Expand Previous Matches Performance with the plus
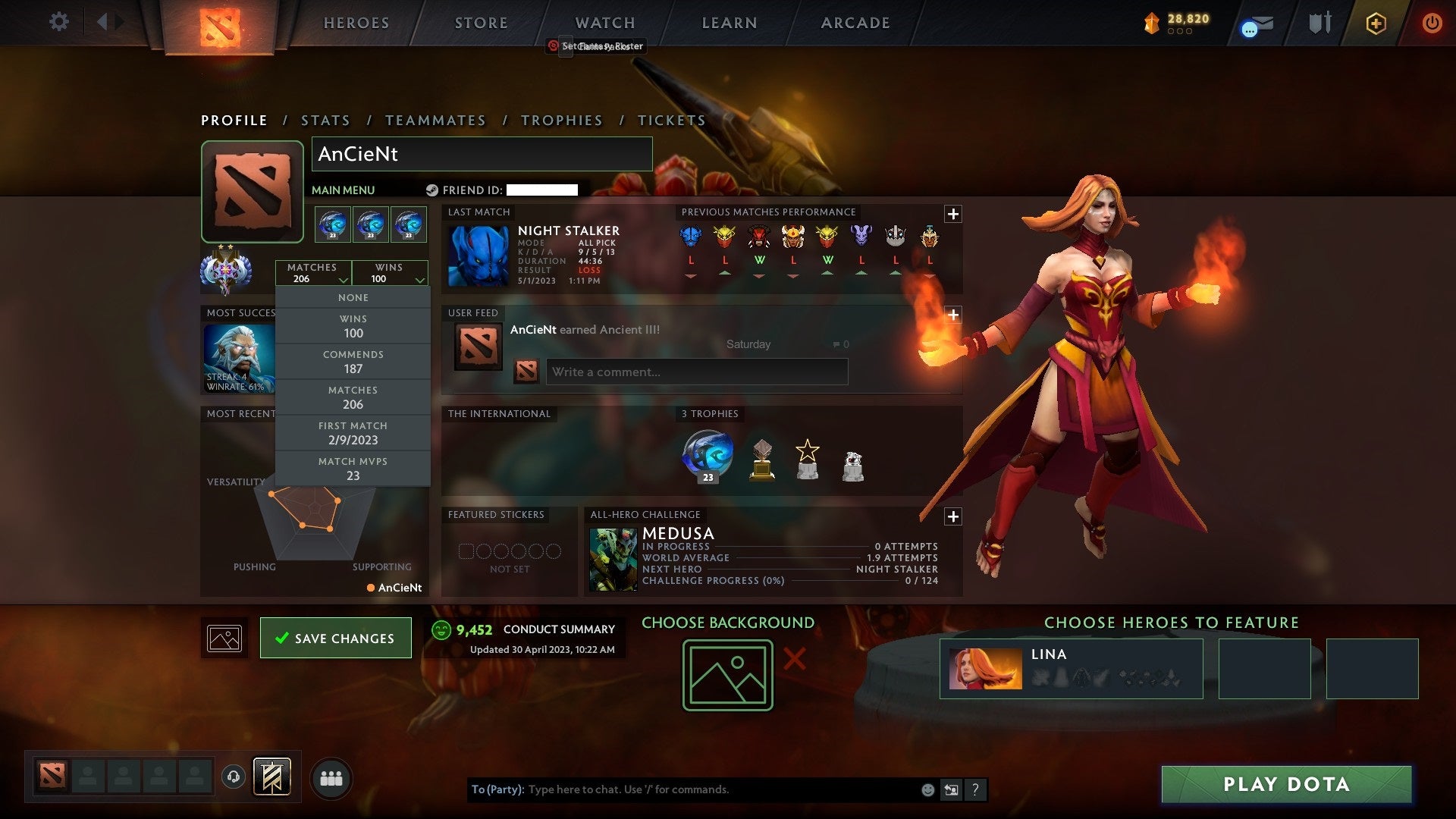 (x=953, y=215)
